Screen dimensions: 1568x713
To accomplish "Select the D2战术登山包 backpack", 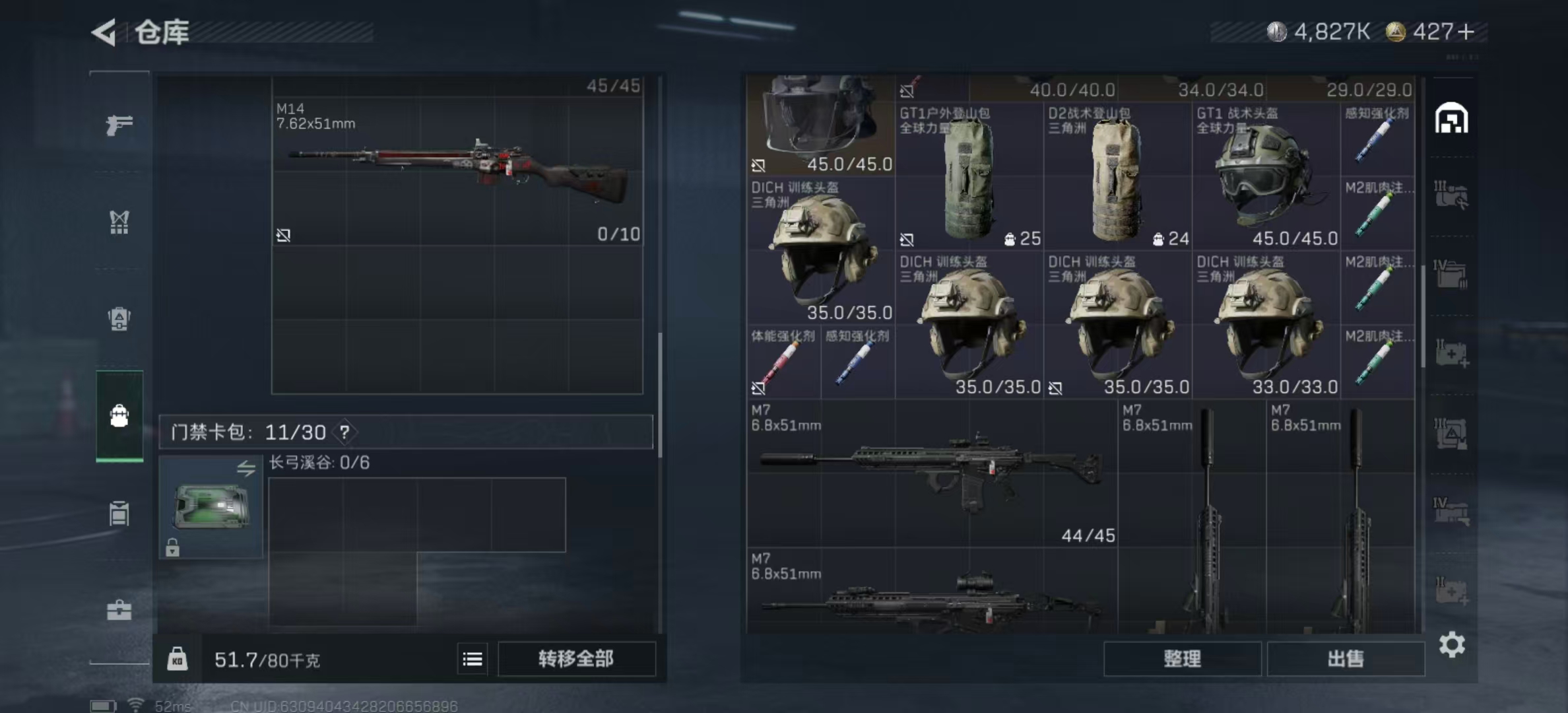I will pyautogui.click(x=1117, y=177).
